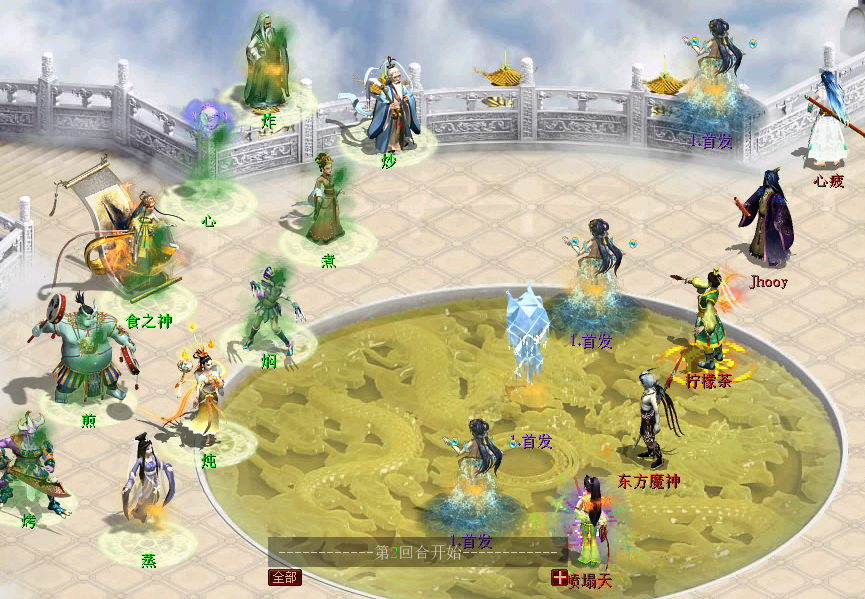Viewport: 865px width, 599px height.
Task: Open the 全部 chat channel button
Action: (284, 577)
